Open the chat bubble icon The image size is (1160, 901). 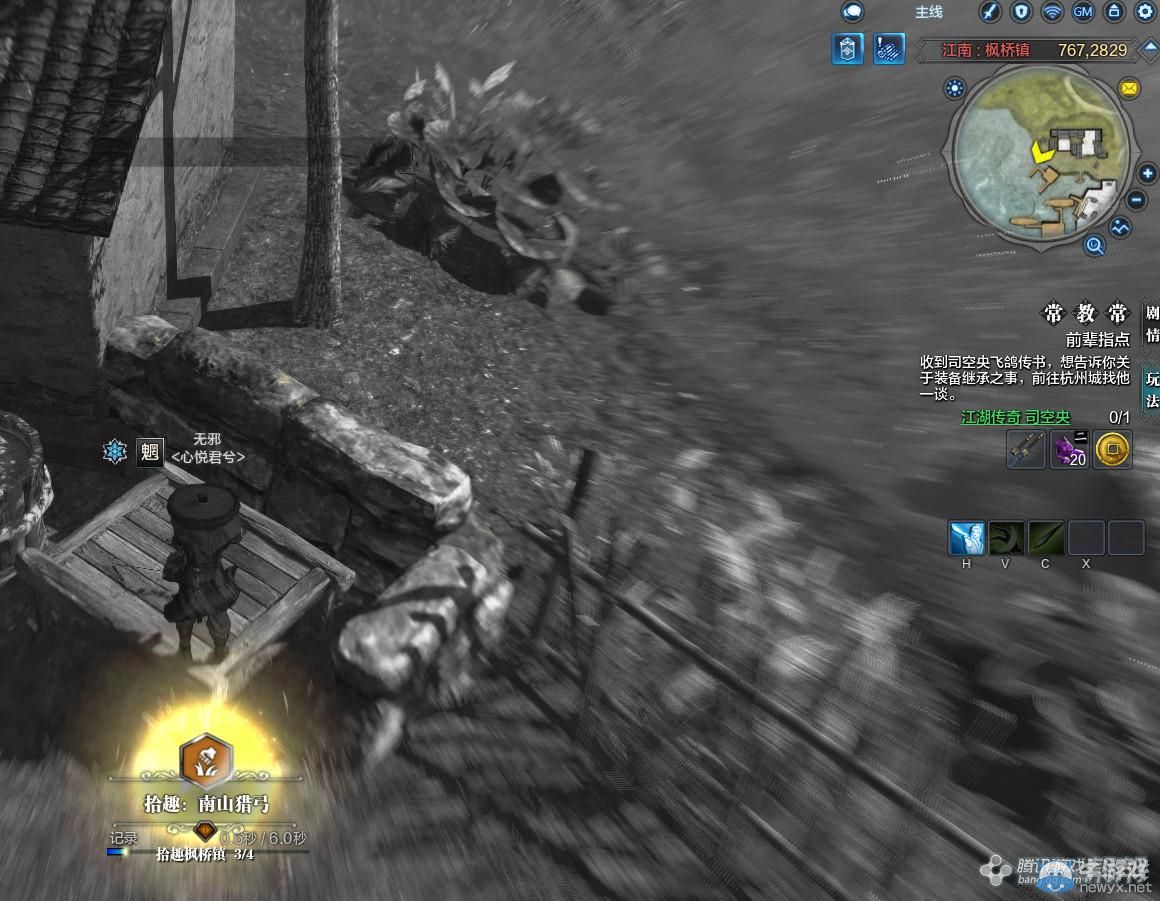tap(852, 12)
